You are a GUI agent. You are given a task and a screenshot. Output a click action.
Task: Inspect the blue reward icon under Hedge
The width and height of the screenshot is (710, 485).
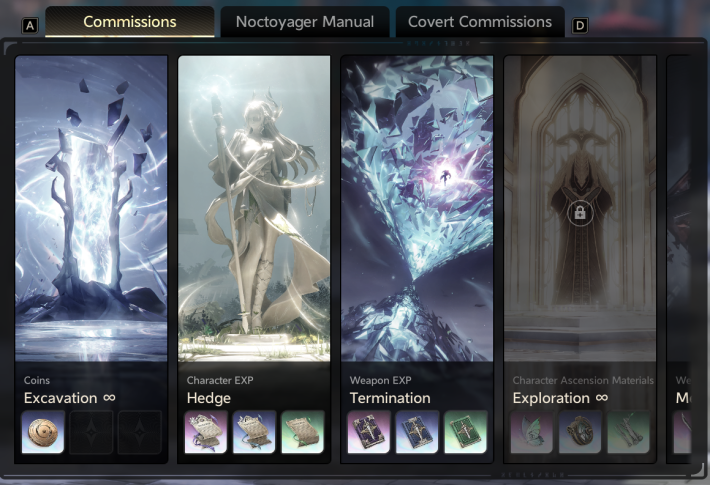(254, 432)
